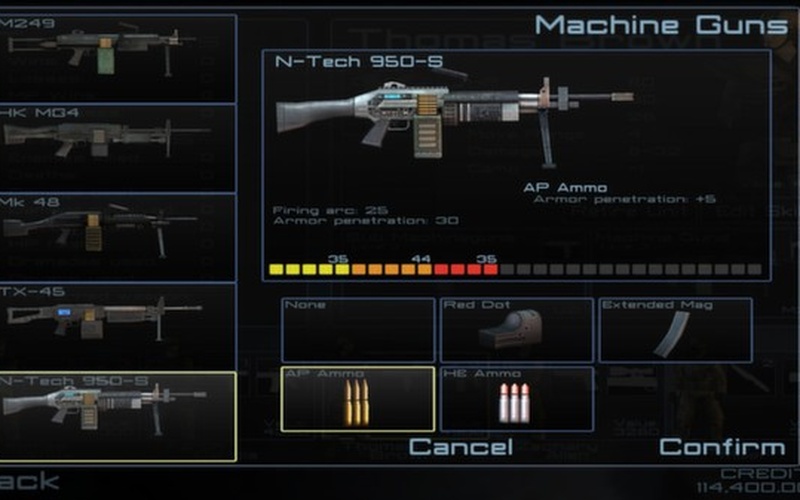This screenshot has width=800, height=500.
Task: Select the None attachment slot
Action: point(357,330)
